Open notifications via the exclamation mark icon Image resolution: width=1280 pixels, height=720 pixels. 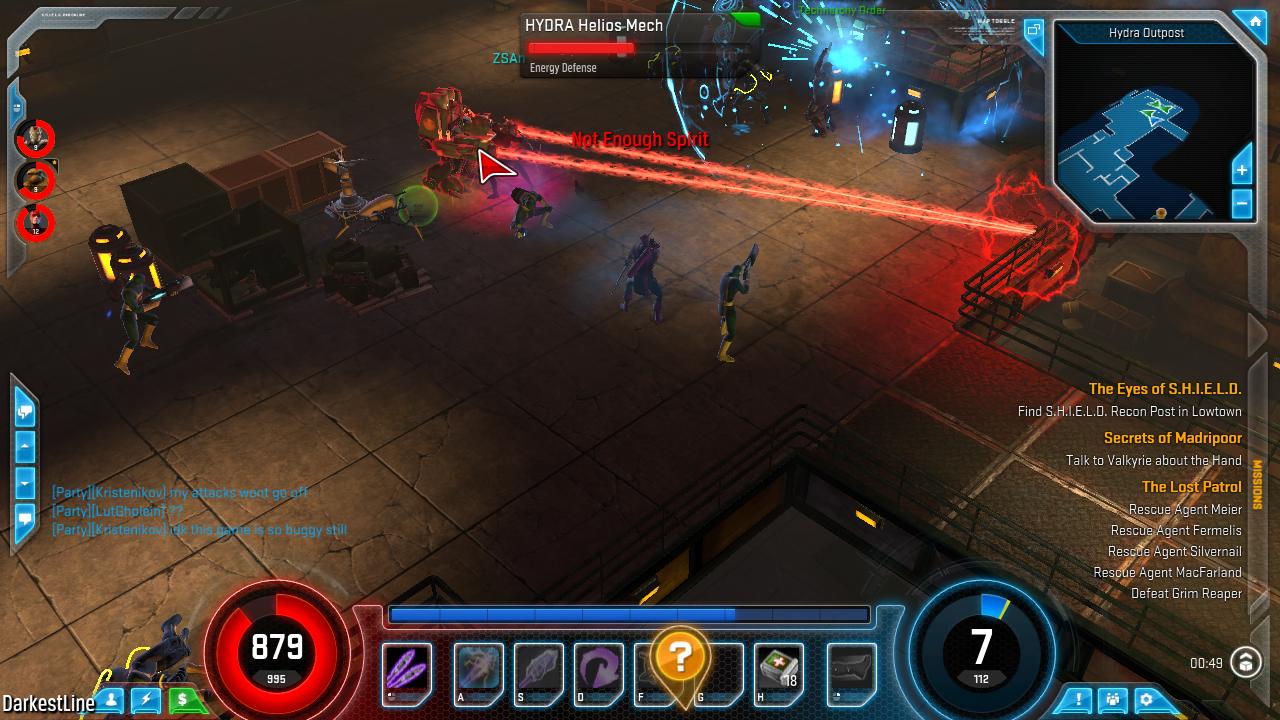pos(1077,699)
